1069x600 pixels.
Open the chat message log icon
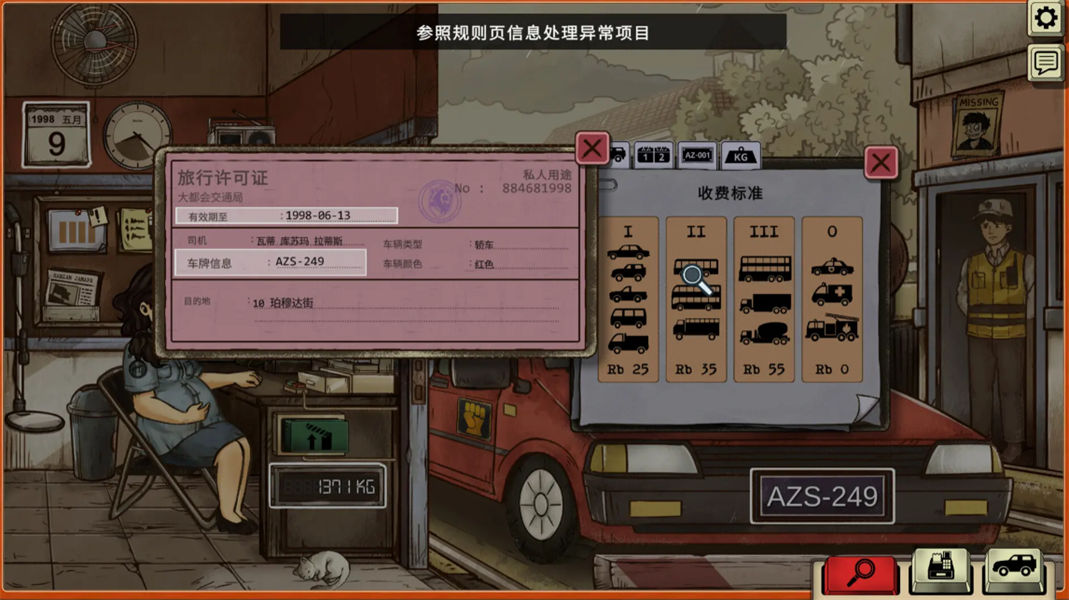point(1046,63)
